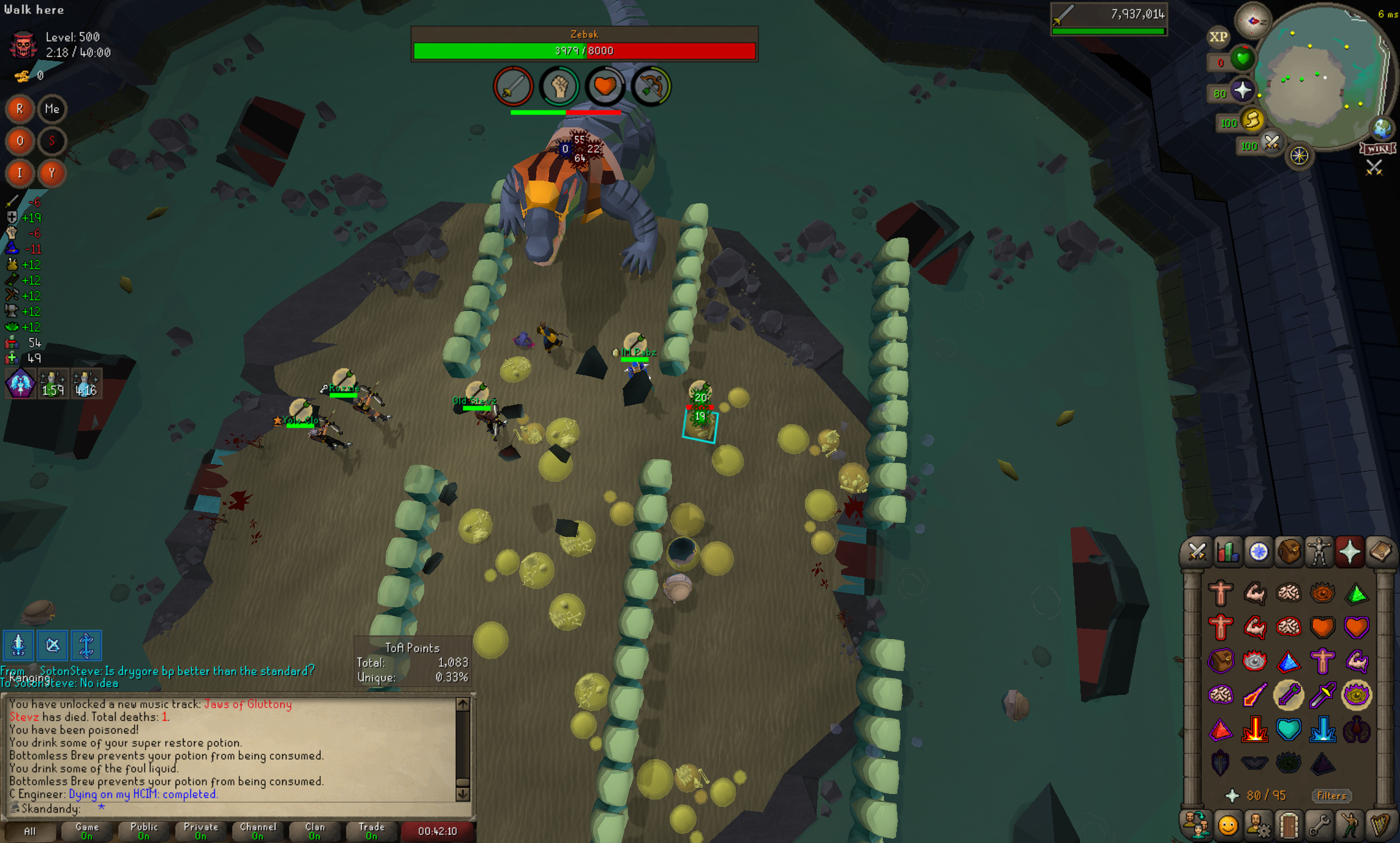
Task: Open the Inventory backpack tab
Action: [1289, 552]
